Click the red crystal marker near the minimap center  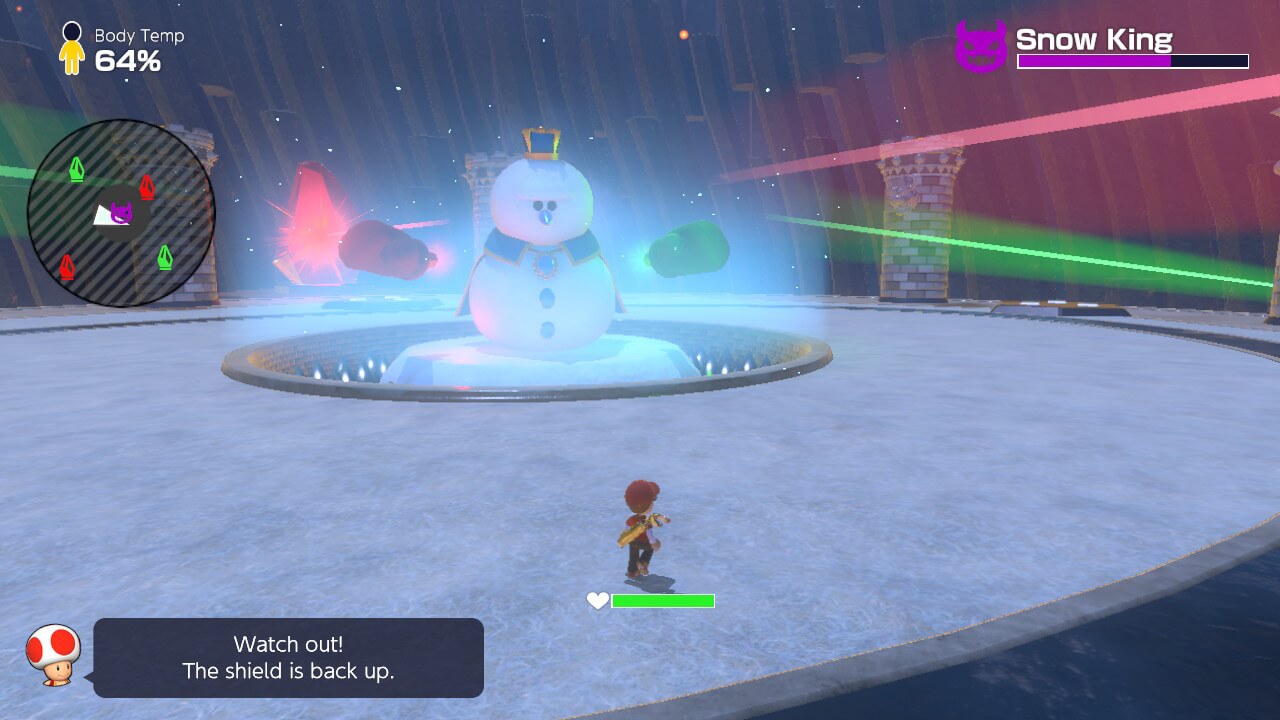pos(145,186)
